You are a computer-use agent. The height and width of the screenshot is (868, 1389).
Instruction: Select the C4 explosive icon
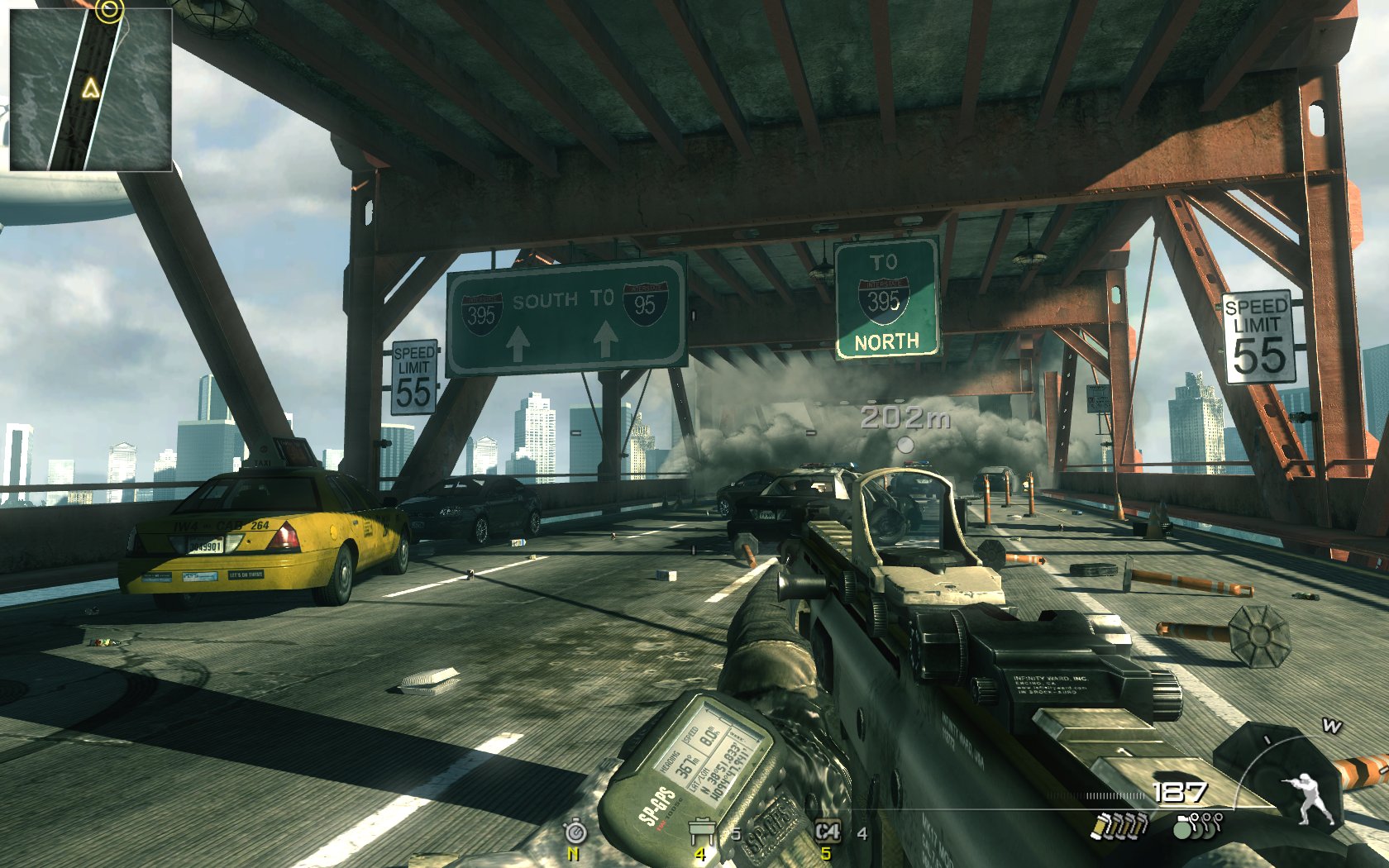(827, 831)
